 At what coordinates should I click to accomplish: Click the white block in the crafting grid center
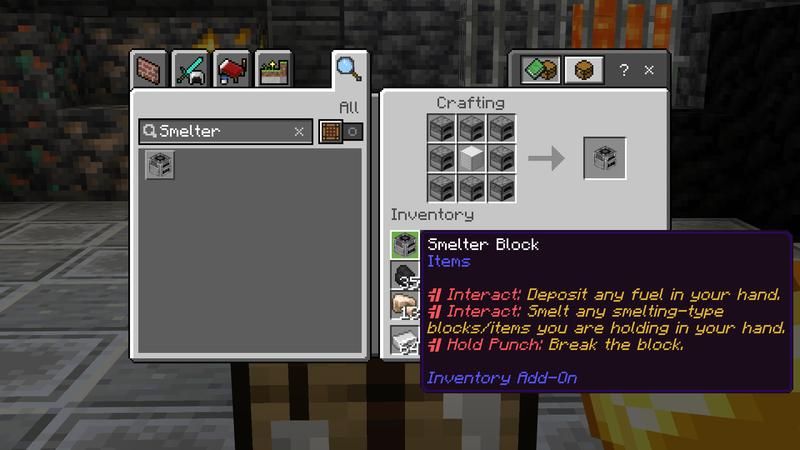click(472, 158)
